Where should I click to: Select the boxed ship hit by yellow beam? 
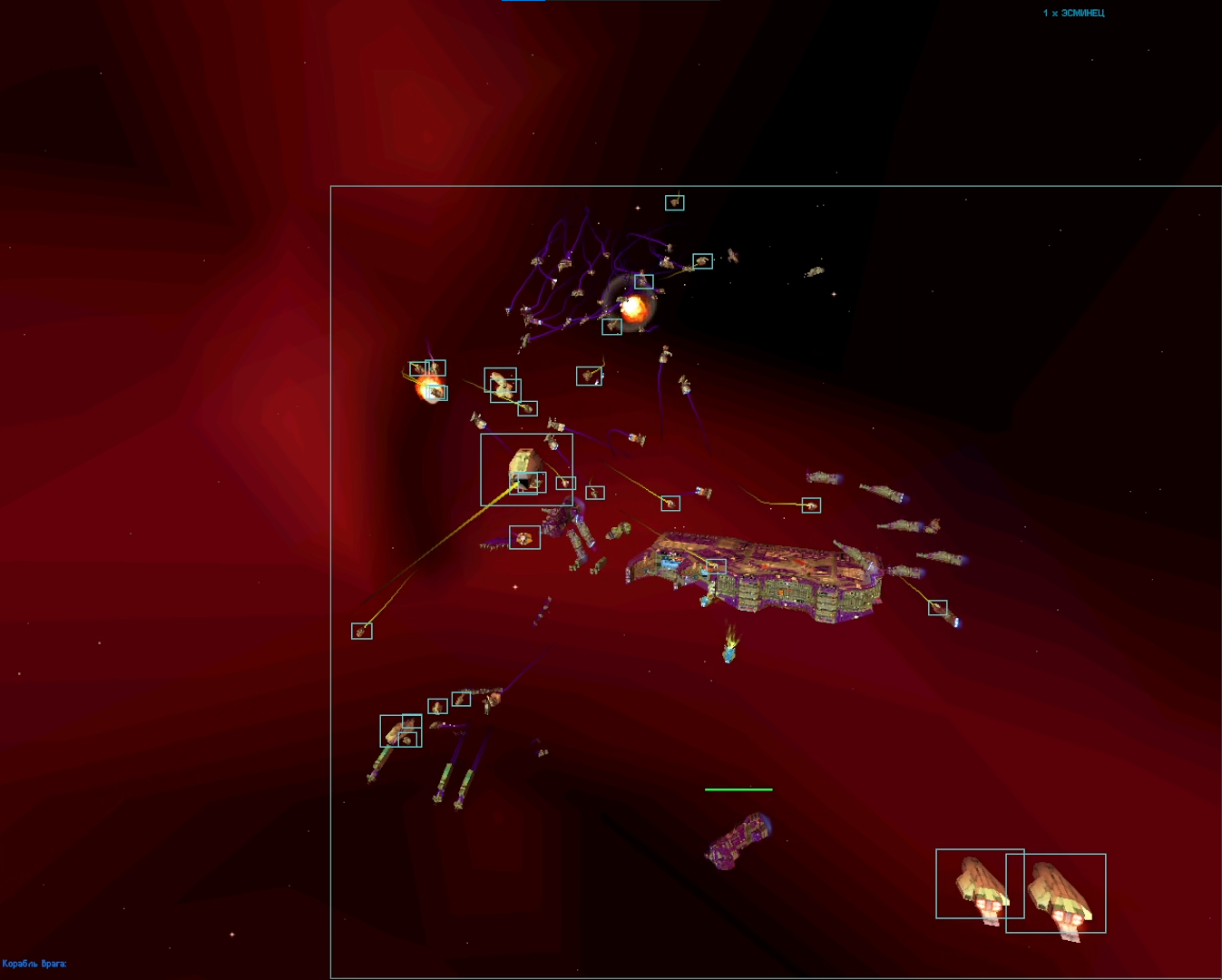click(x=525, y=468)
